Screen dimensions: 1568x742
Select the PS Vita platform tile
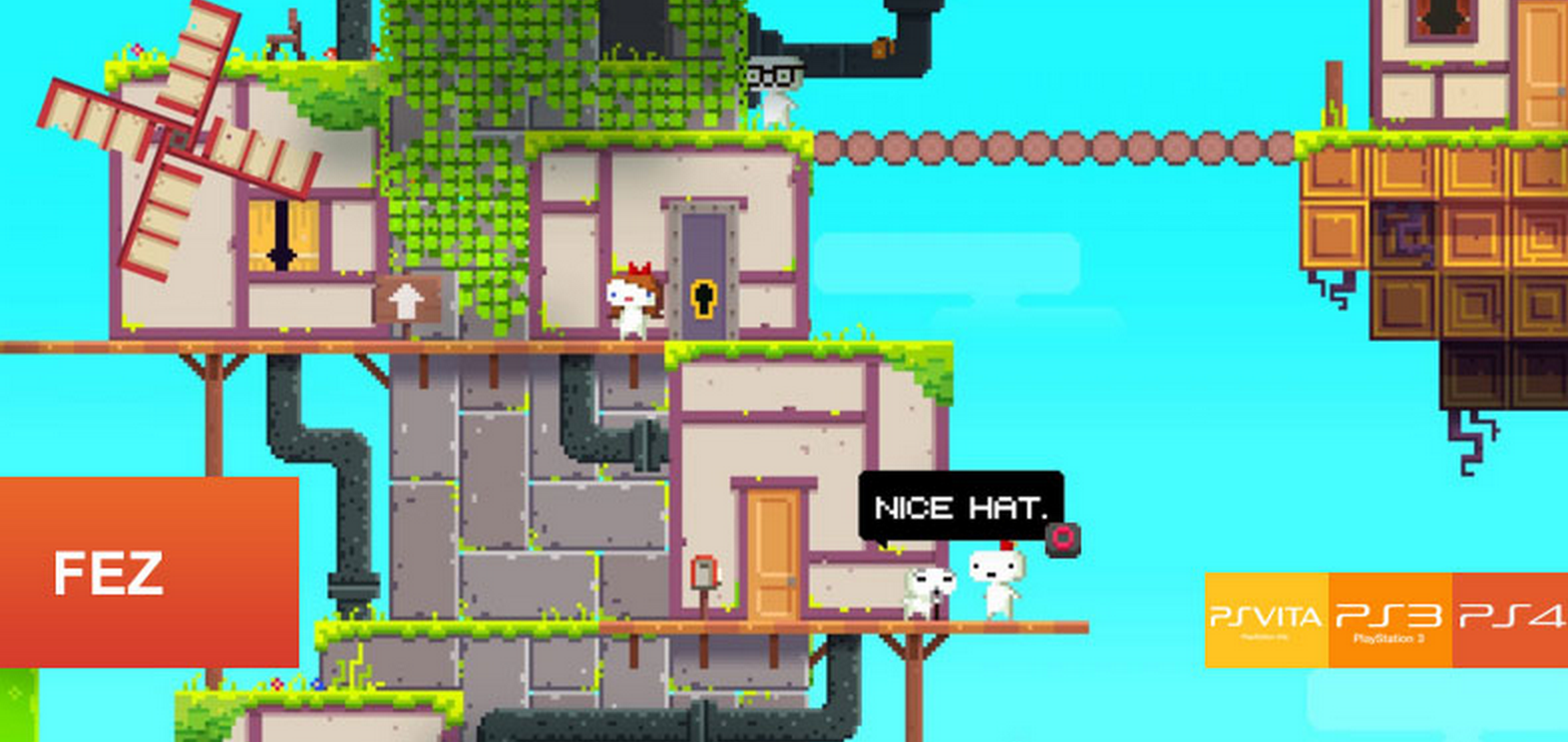1266,619
